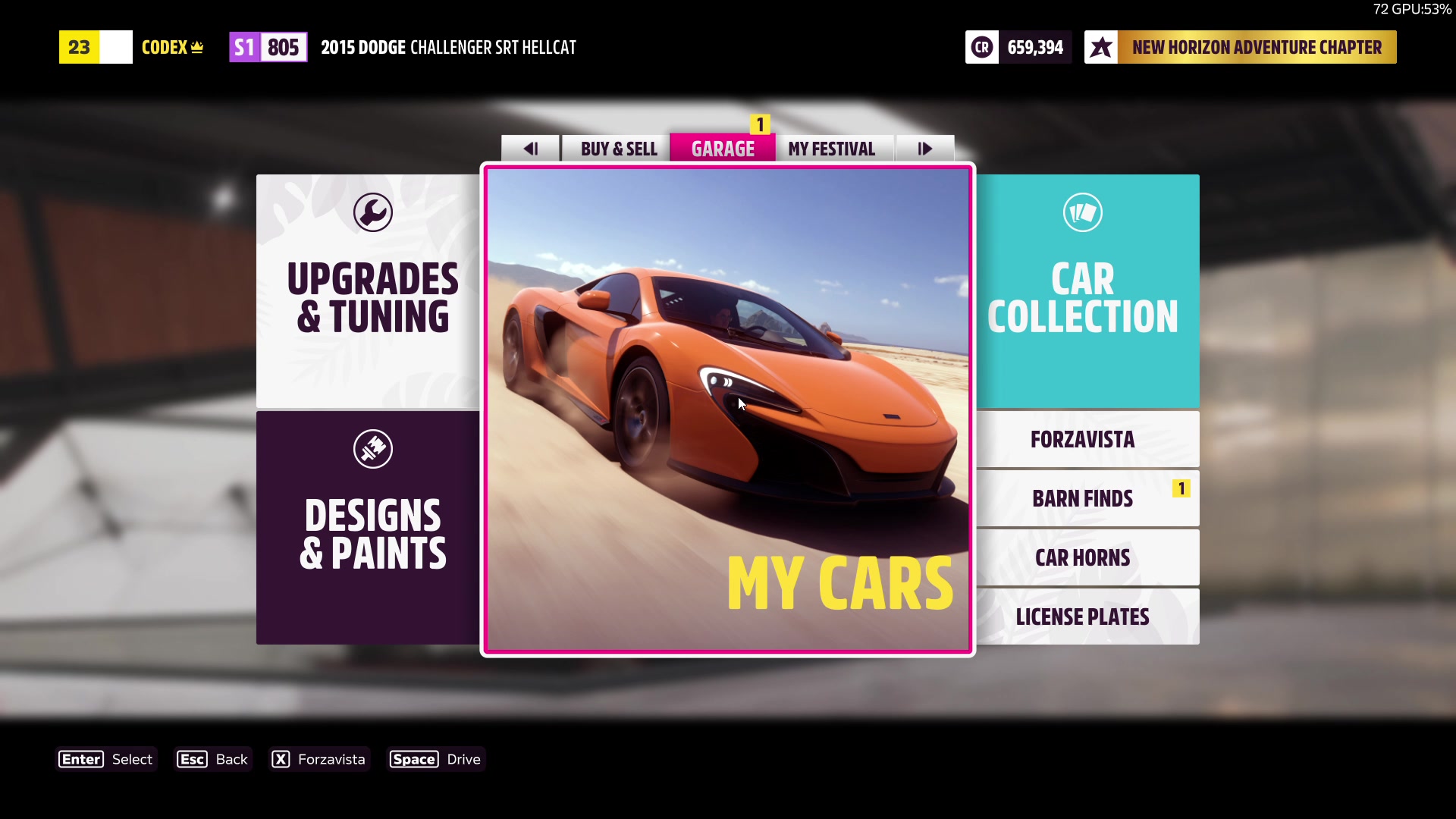
Task: Switch to the My Festival tab
Action: click(831, 149)
